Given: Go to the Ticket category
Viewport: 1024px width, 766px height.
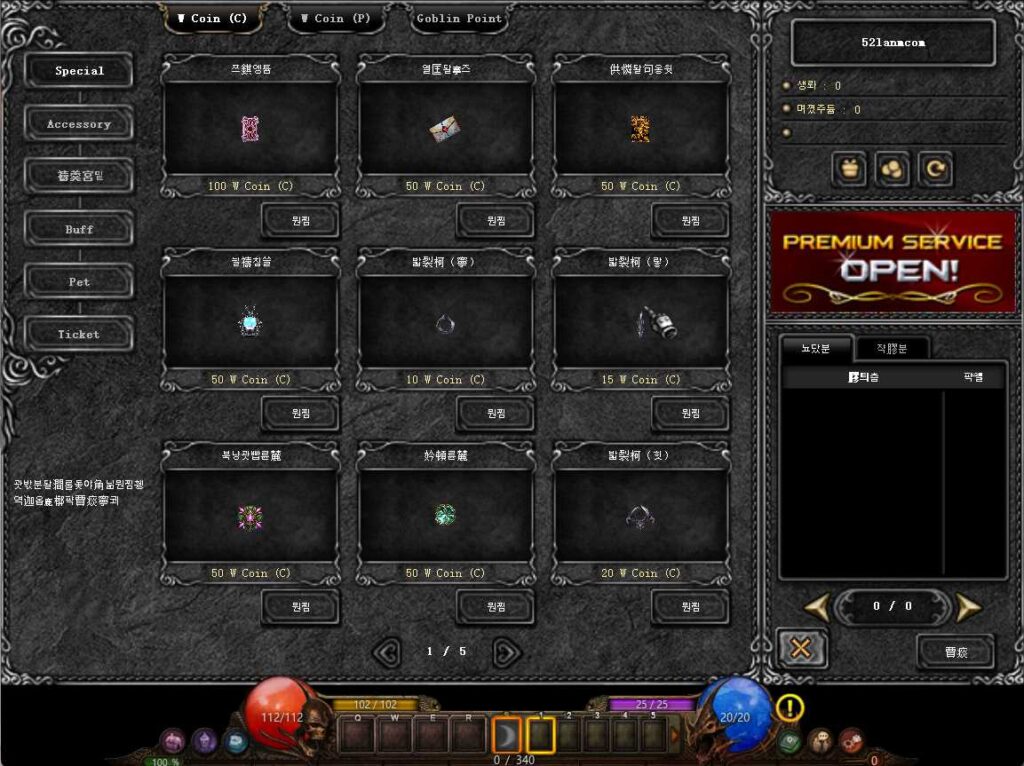Looking at the screenshot, I should (79, 334).
